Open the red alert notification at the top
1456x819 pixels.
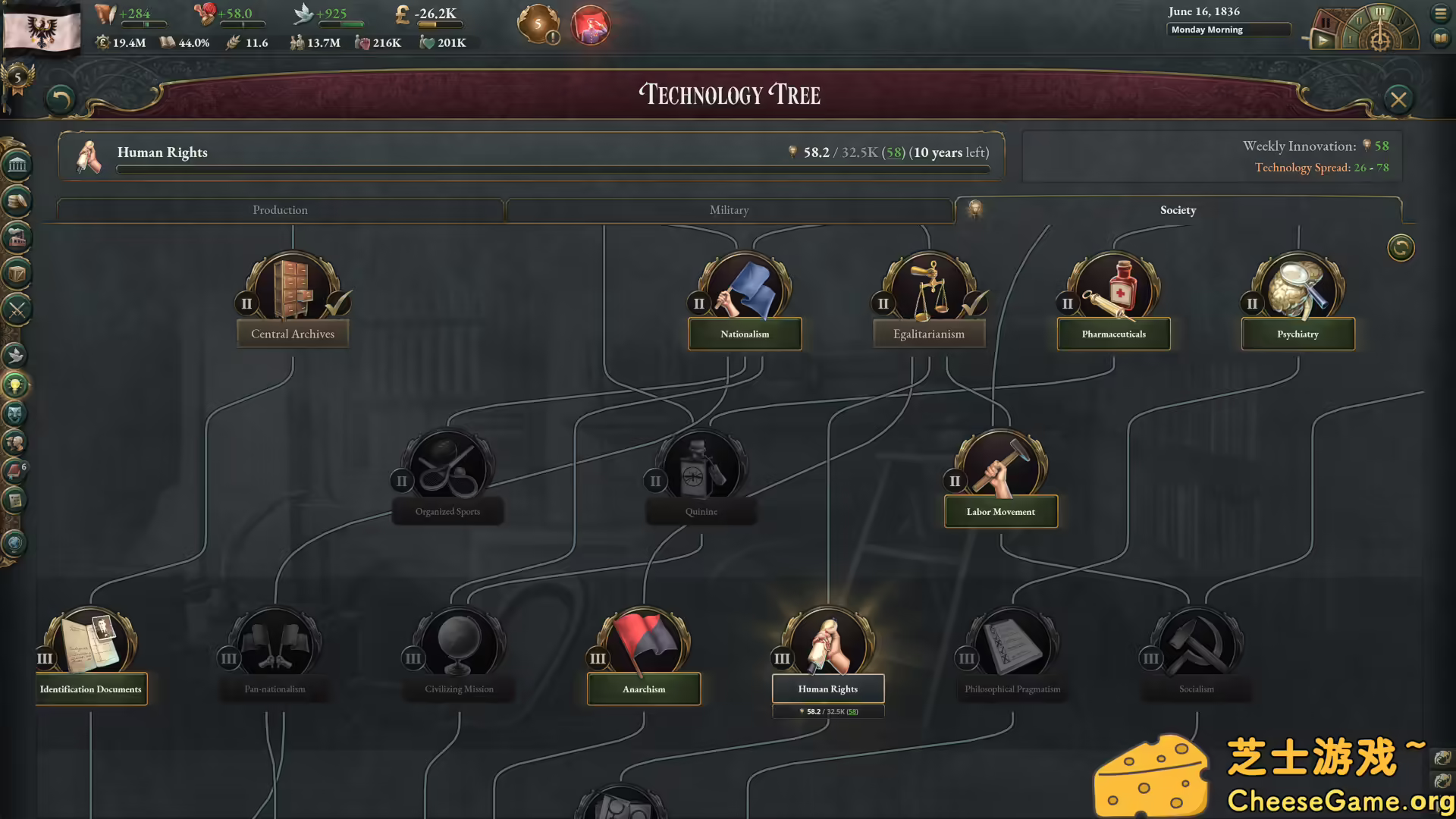pyautogui.click(x=591, y=25)
